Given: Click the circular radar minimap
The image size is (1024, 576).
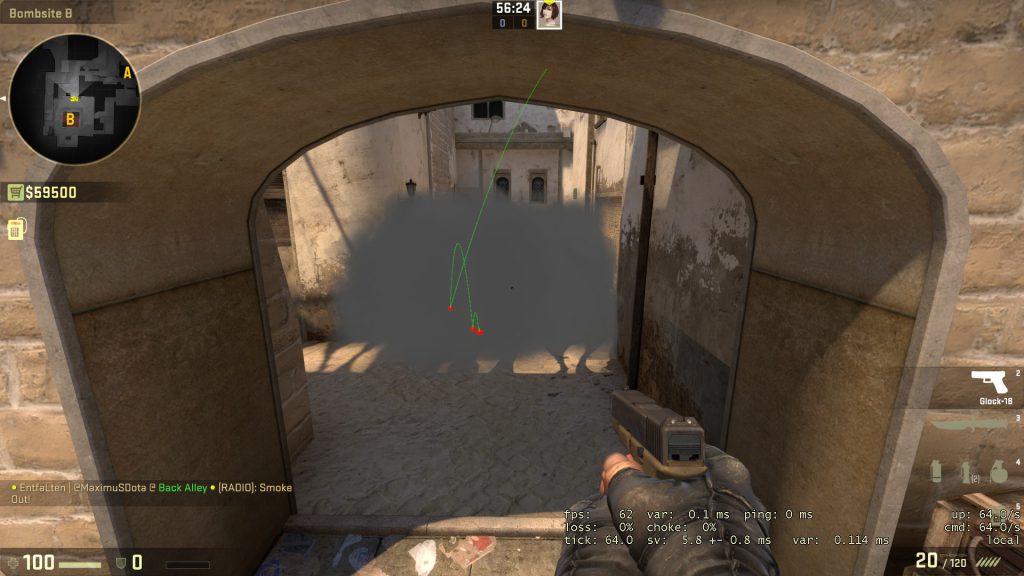Looking at the screenshot, I should [75, 98].
